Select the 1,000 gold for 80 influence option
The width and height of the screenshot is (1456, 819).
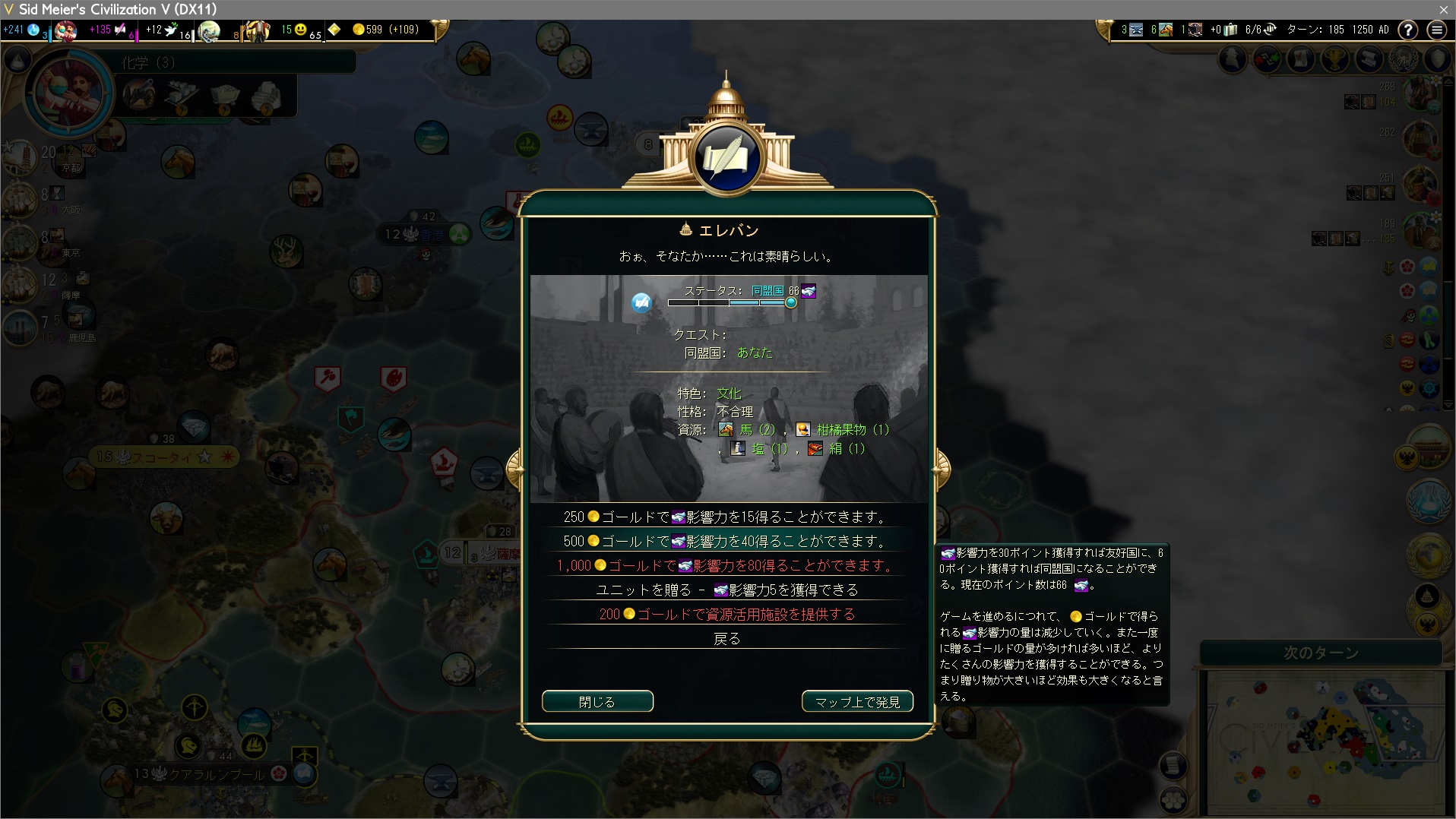pos(726,566)
